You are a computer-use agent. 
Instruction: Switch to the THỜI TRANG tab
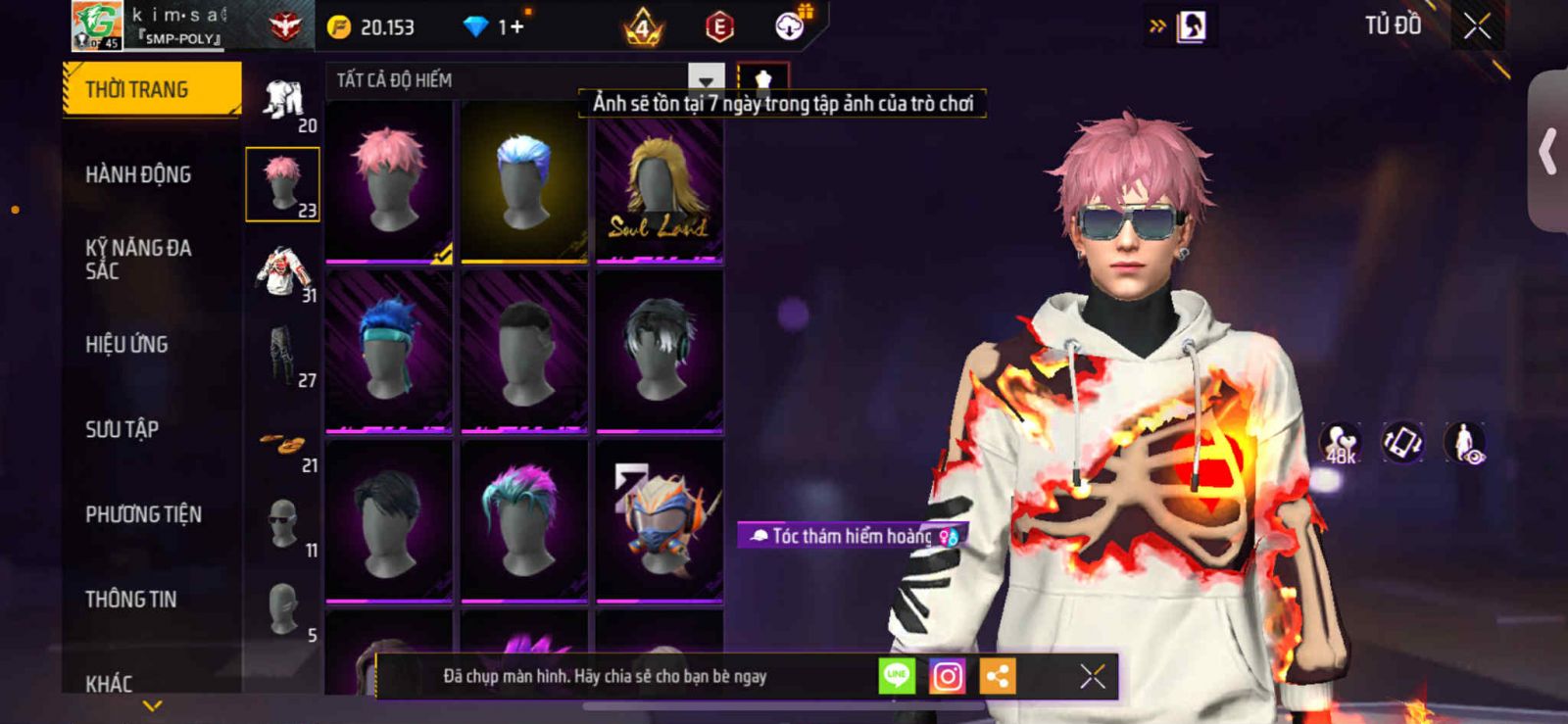click(x=151, y=90)
